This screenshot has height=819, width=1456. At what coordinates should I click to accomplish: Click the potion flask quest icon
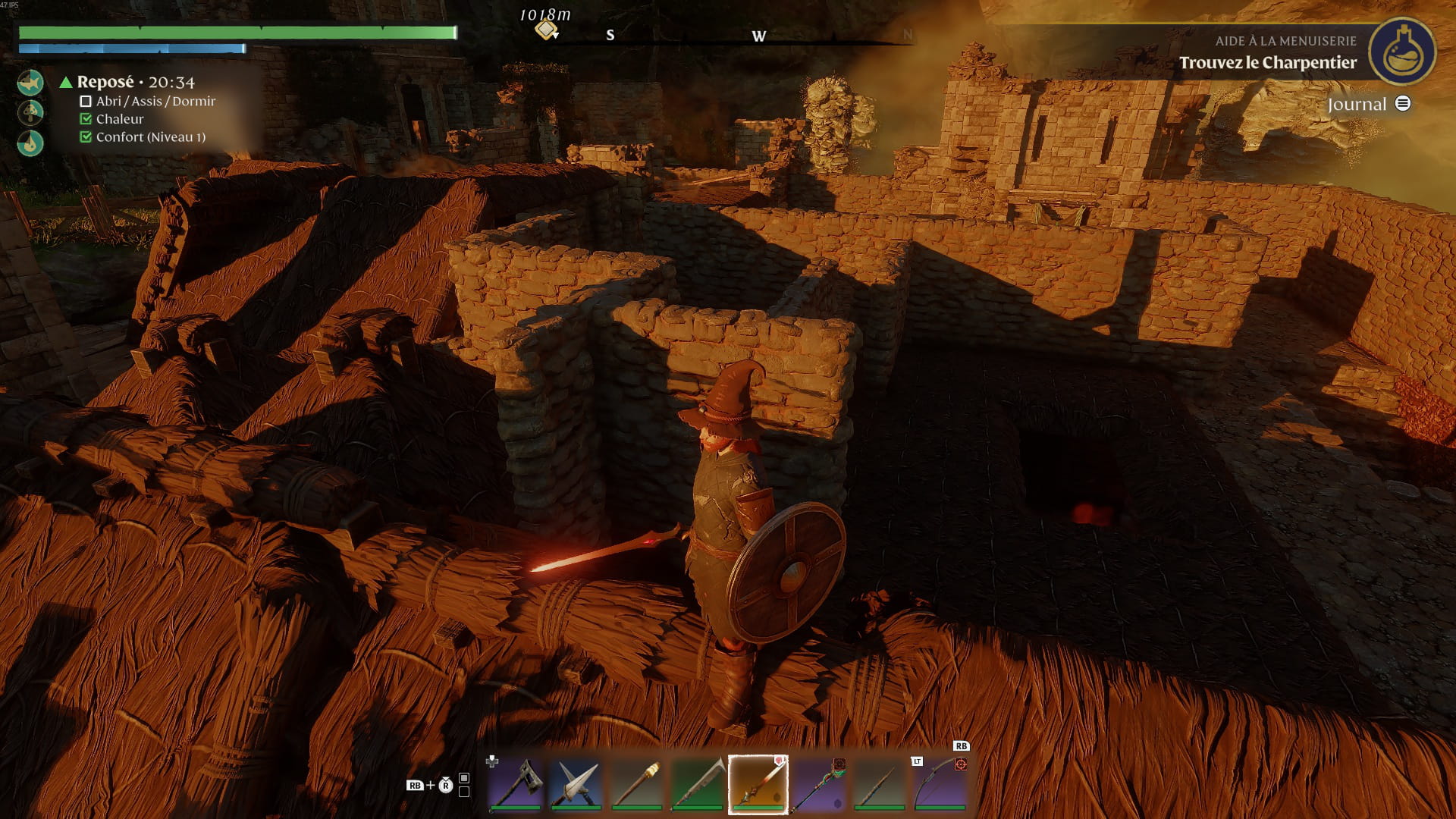click(1402, 52)
